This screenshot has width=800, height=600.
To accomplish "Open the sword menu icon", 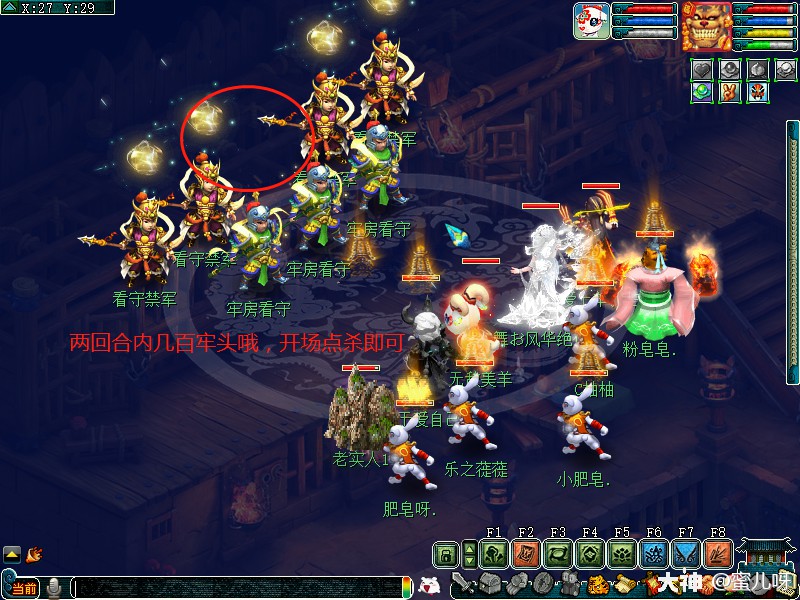I will (463, 584).
